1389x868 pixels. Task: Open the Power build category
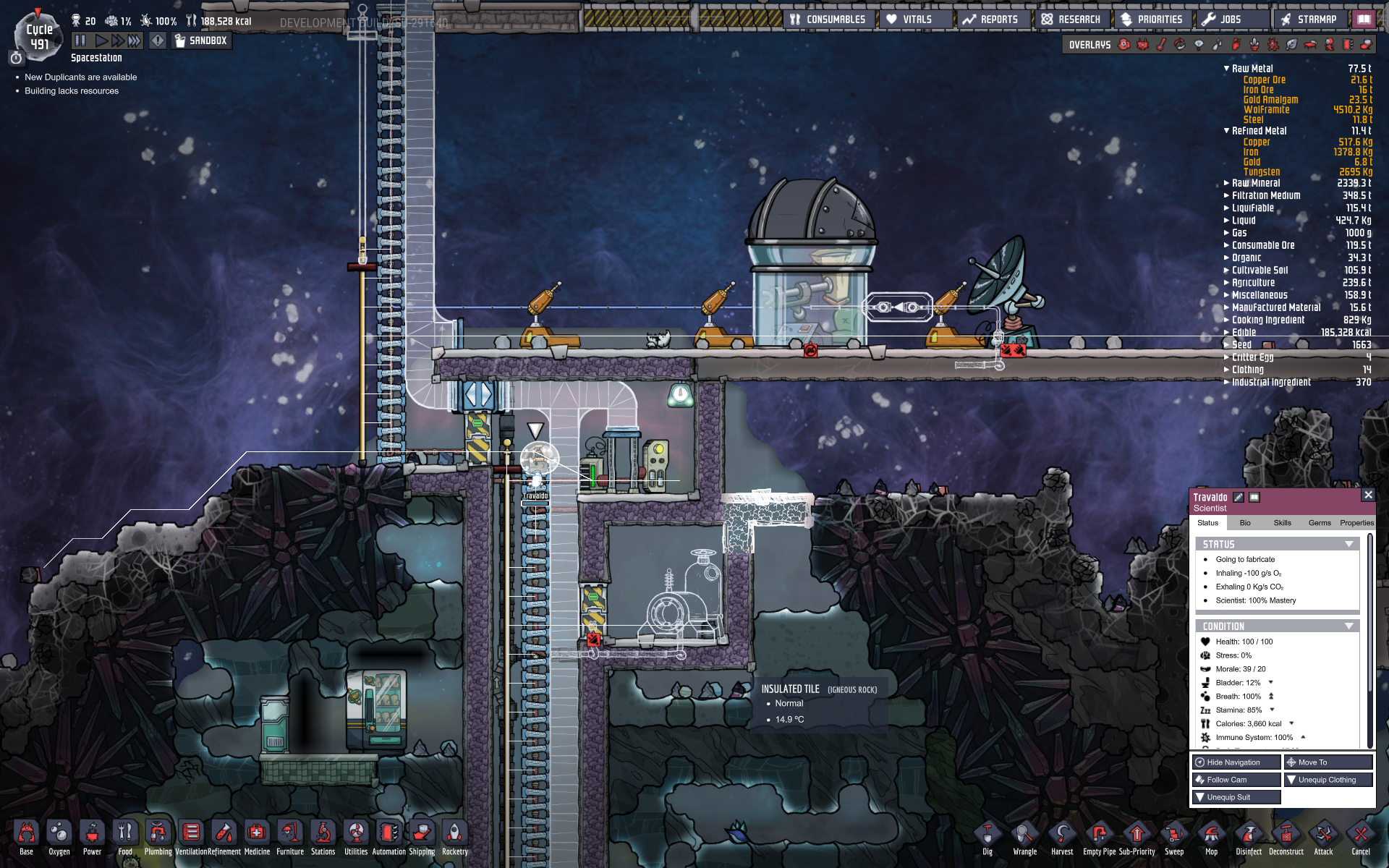[92, 837]
